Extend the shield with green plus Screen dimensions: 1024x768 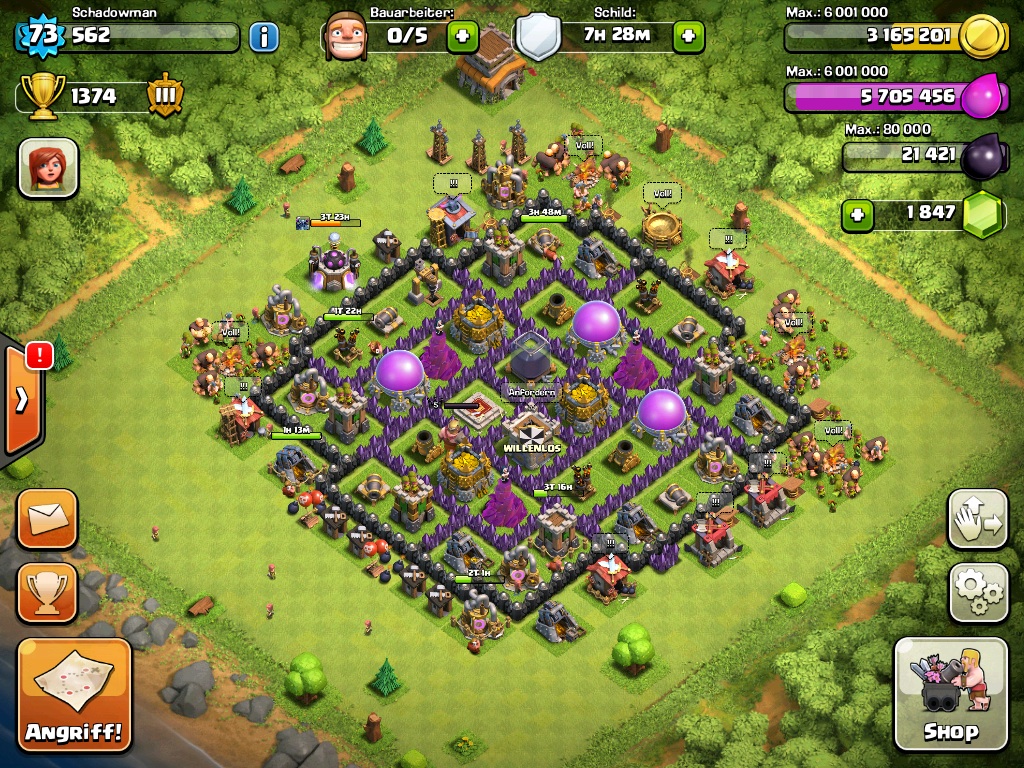[x=688, y=38]
